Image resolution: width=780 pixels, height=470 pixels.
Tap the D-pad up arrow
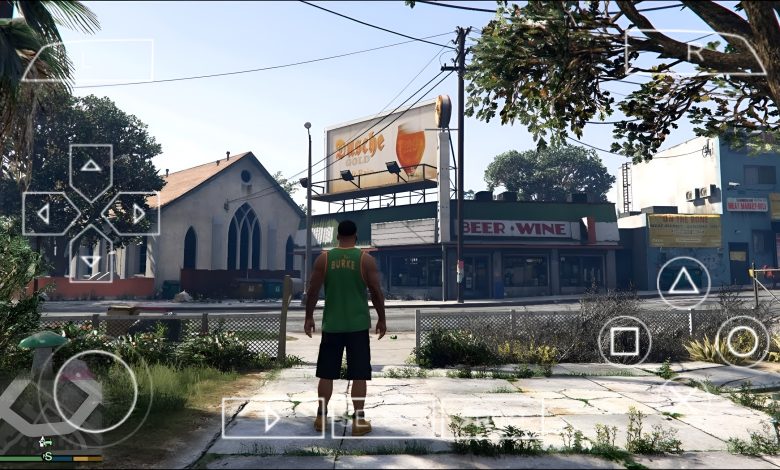point(91,164)
